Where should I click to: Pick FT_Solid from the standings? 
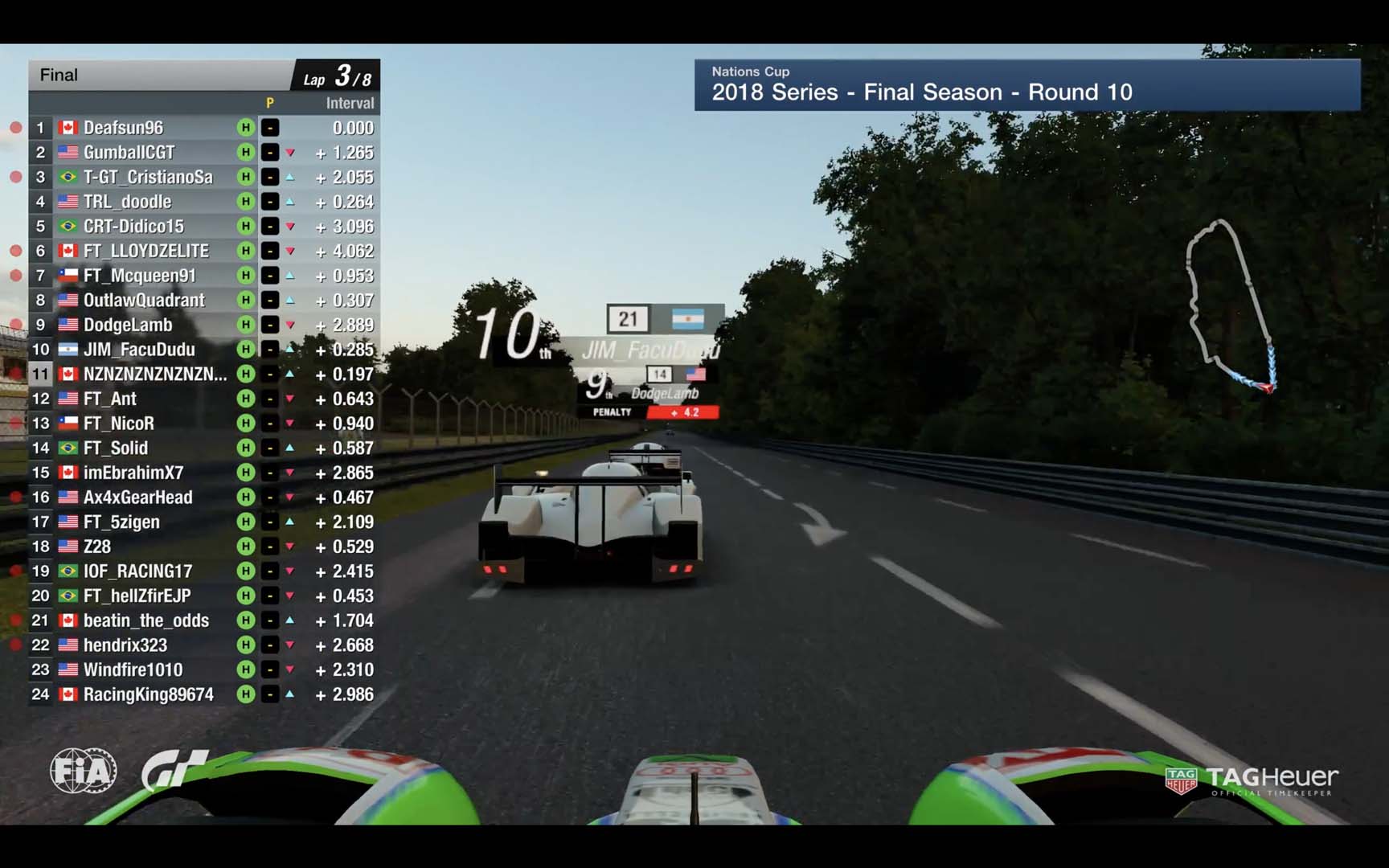[x=115, y=448]
